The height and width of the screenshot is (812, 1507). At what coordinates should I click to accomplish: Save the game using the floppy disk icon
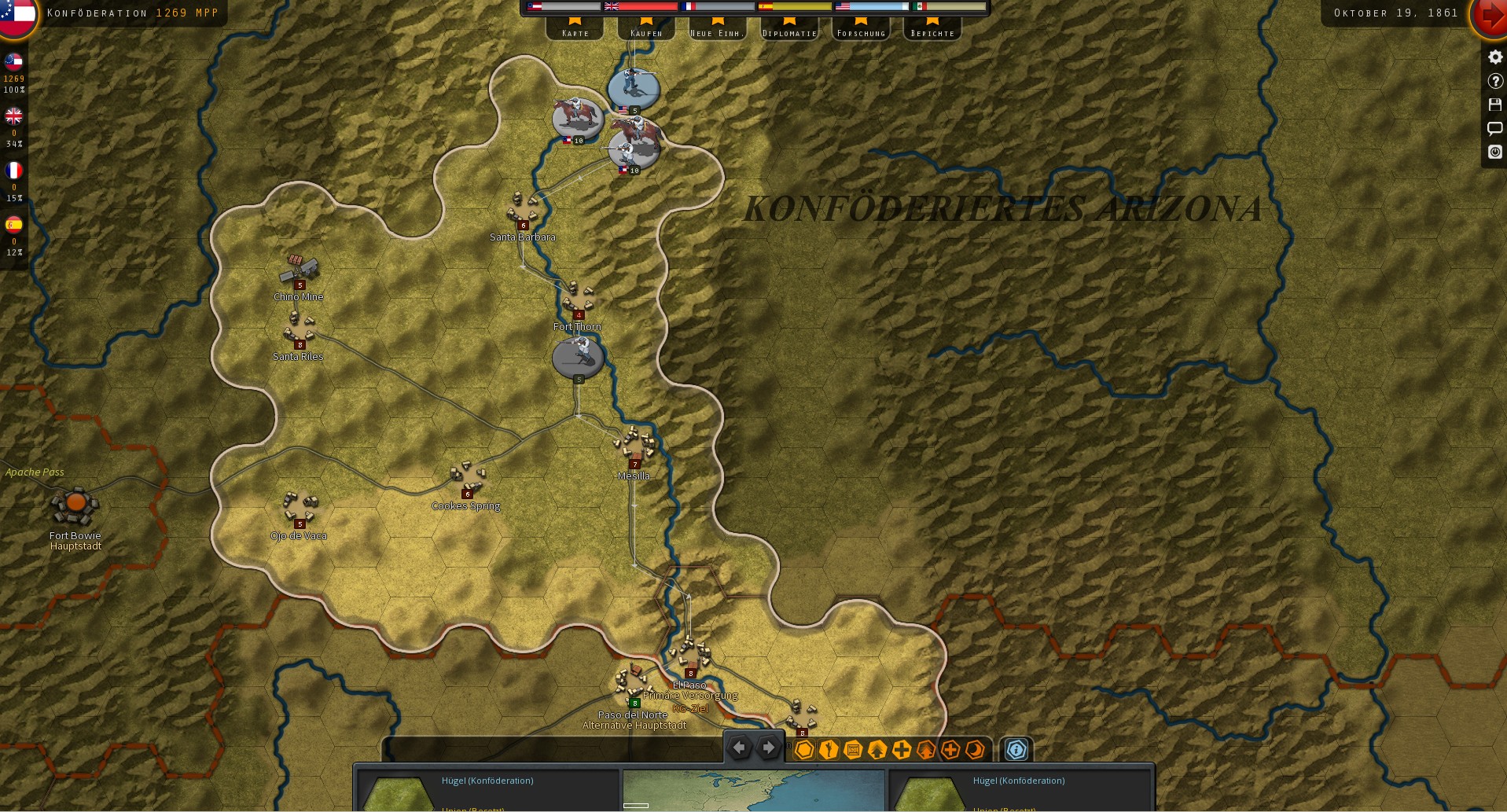tap(1494, 104)
